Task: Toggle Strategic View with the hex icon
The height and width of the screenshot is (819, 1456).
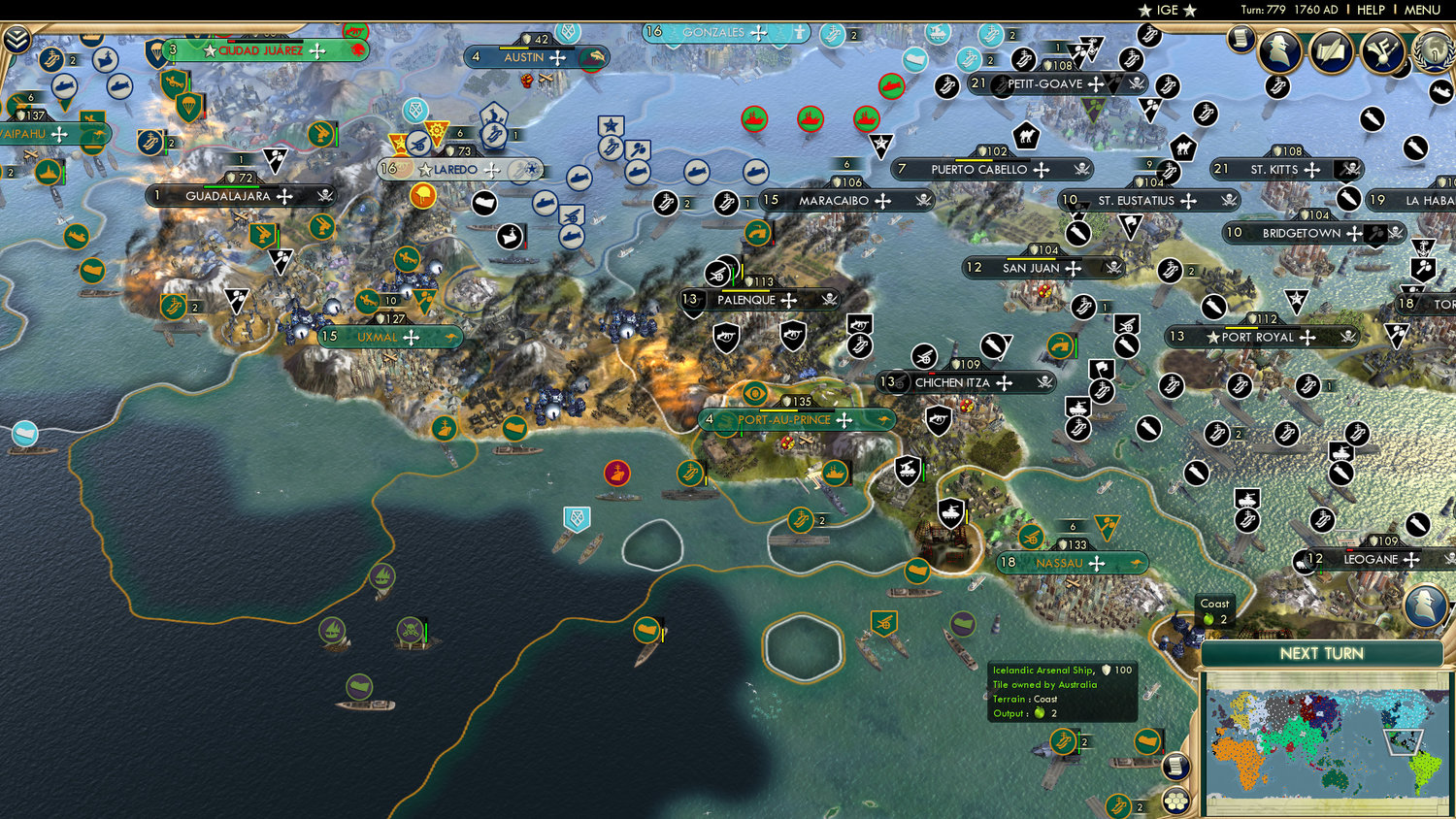Action: [1175, 800]
